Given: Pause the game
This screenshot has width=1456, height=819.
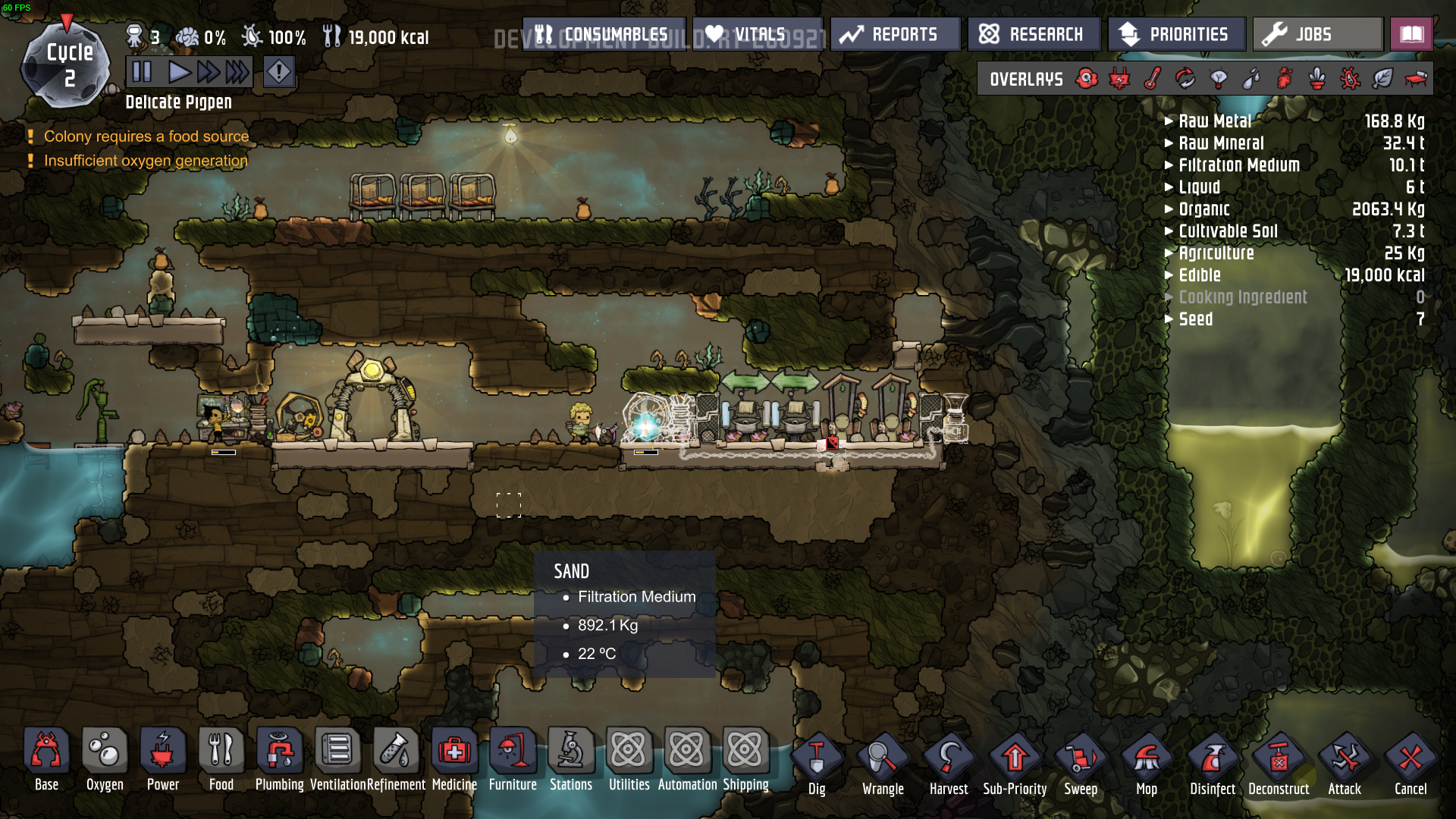Looking at the screenshot, I should tap(142, 72).
